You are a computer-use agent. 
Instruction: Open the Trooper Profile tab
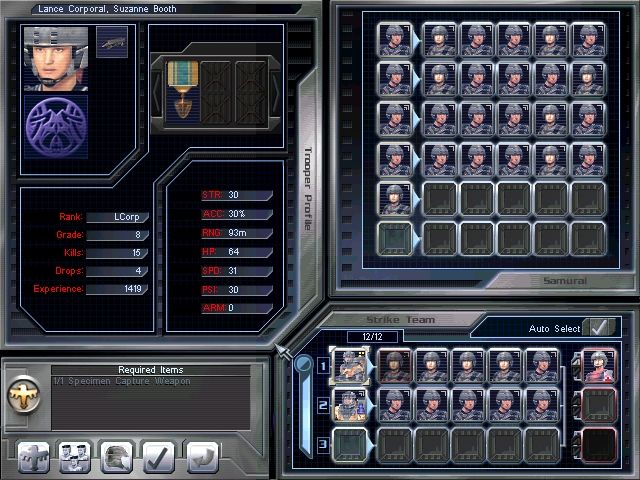pos(308,190)
